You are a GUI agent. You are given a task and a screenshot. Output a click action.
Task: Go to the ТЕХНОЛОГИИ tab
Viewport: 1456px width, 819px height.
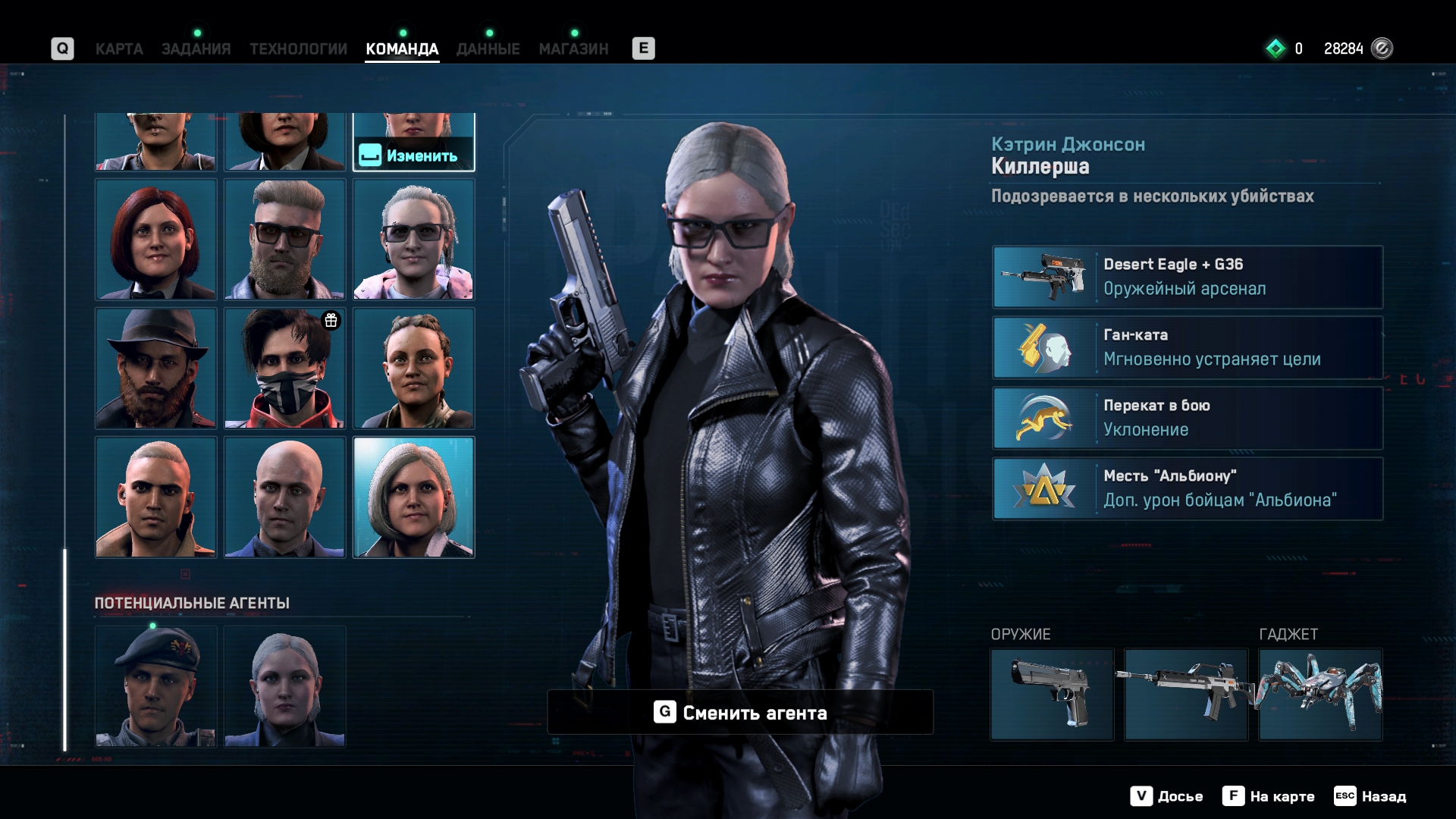(298, 49)
